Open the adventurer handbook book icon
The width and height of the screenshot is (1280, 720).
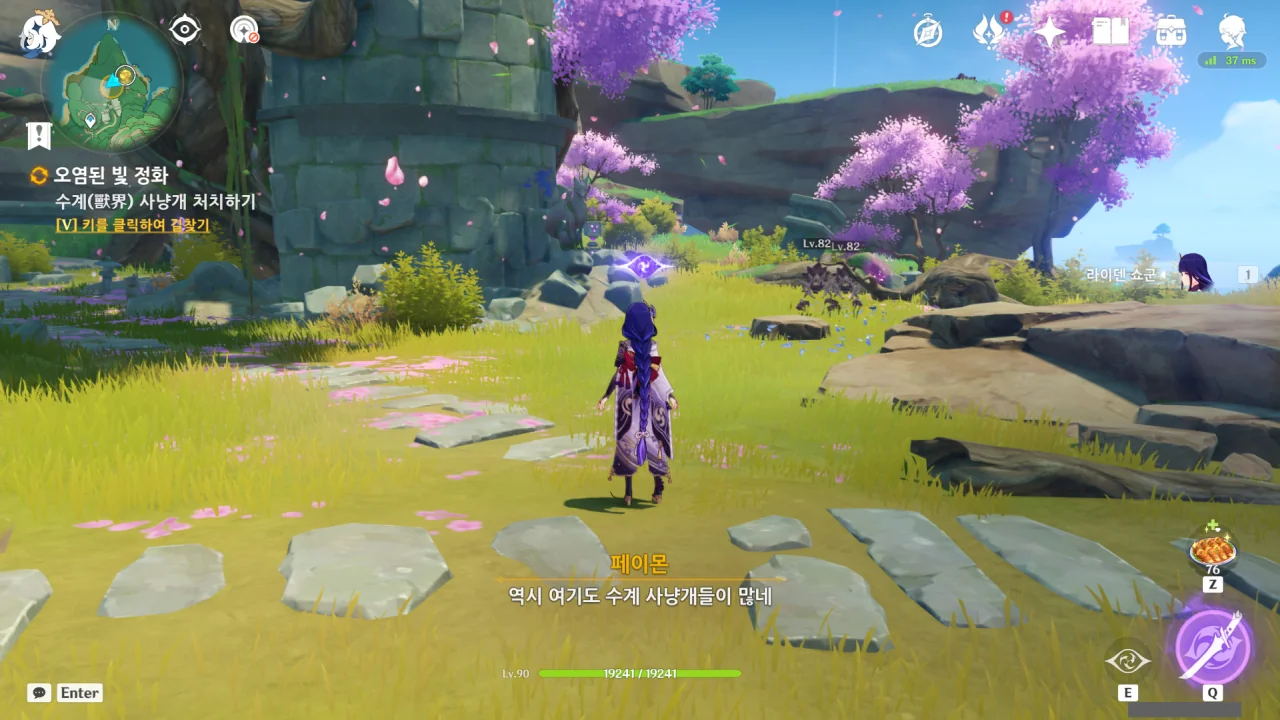coord(1110,32)
